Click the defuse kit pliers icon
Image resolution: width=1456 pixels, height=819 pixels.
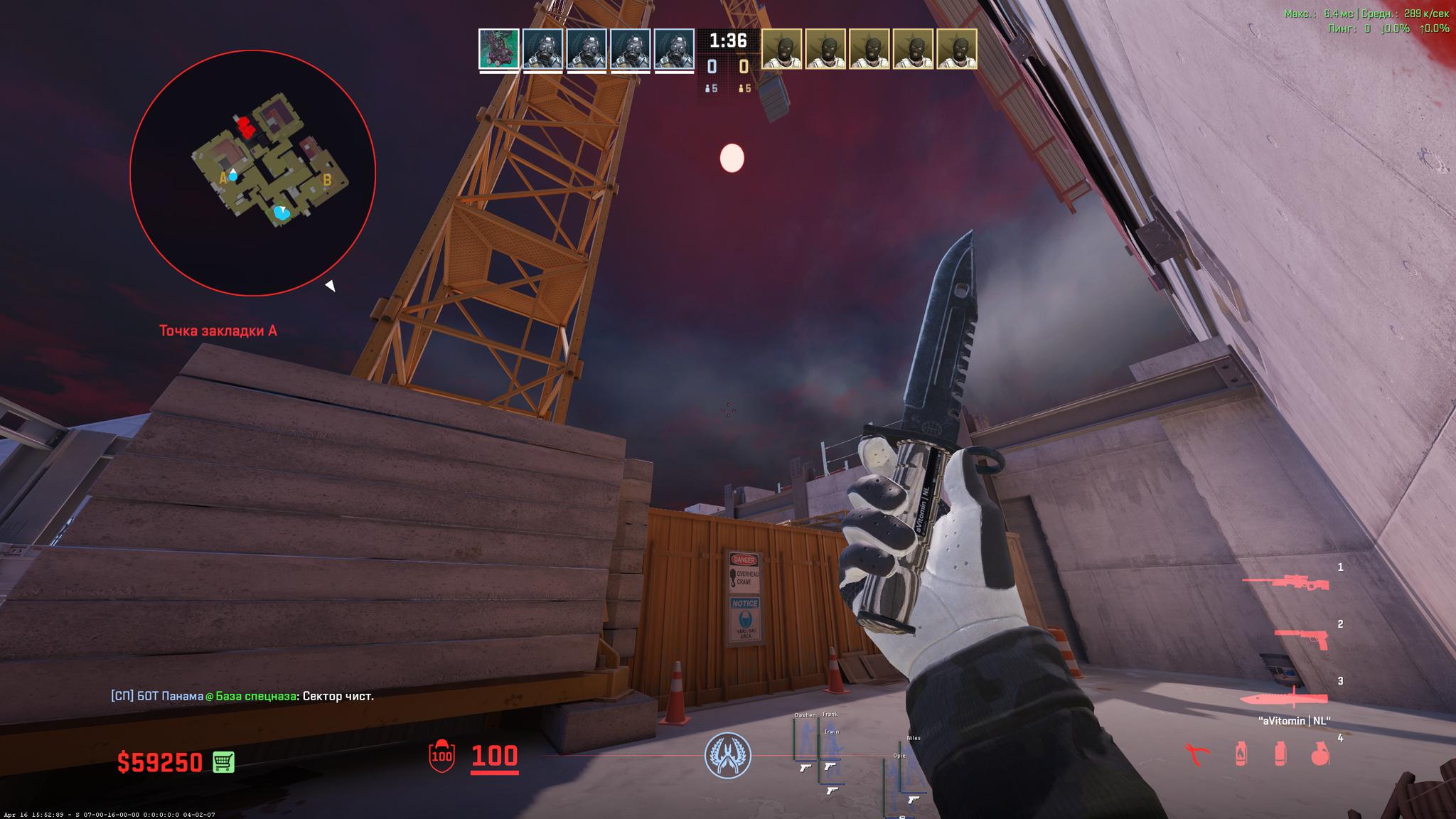click(1197, 754)
